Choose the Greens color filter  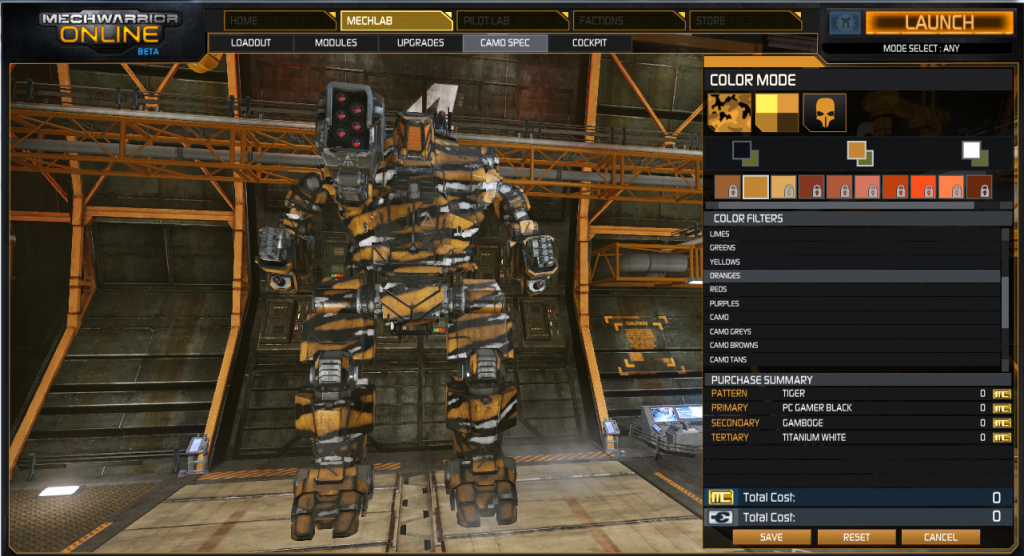722,248
